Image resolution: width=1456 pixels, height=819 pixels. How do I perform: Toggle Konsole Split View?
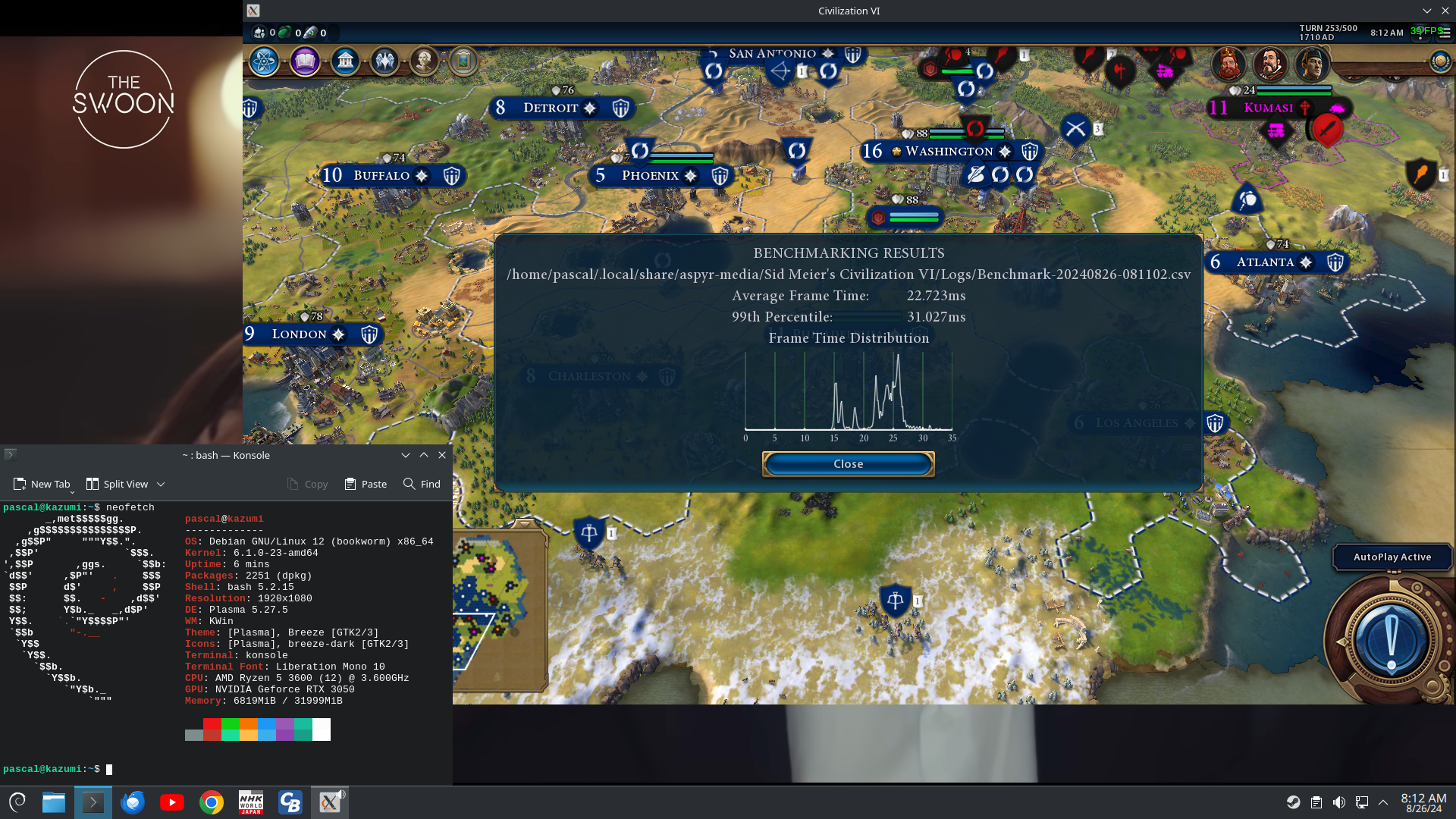(118, 483)
